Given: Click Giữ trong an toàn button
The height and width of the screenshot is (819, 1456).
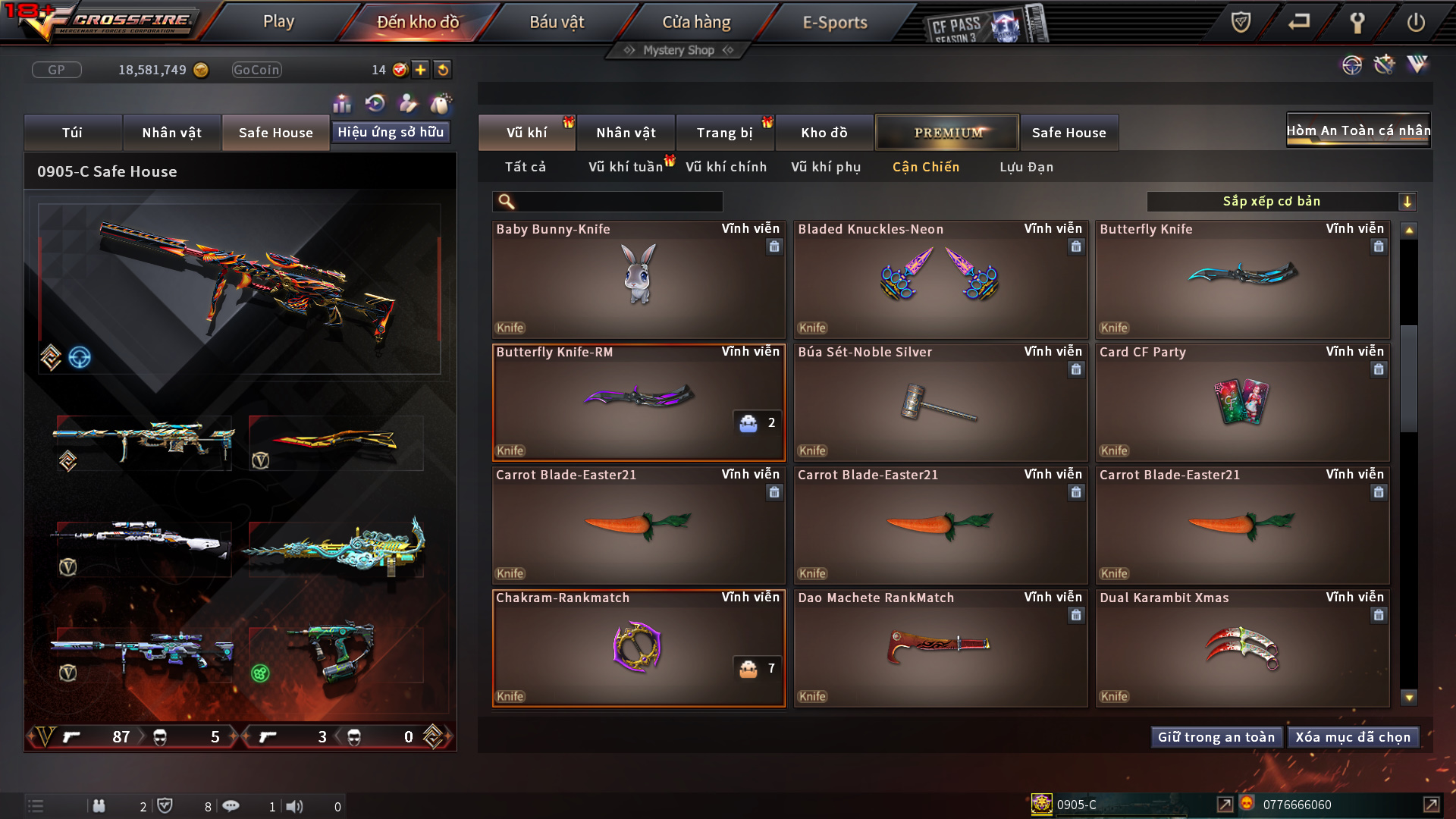Looking at the screenshot, I should 1216,737.
